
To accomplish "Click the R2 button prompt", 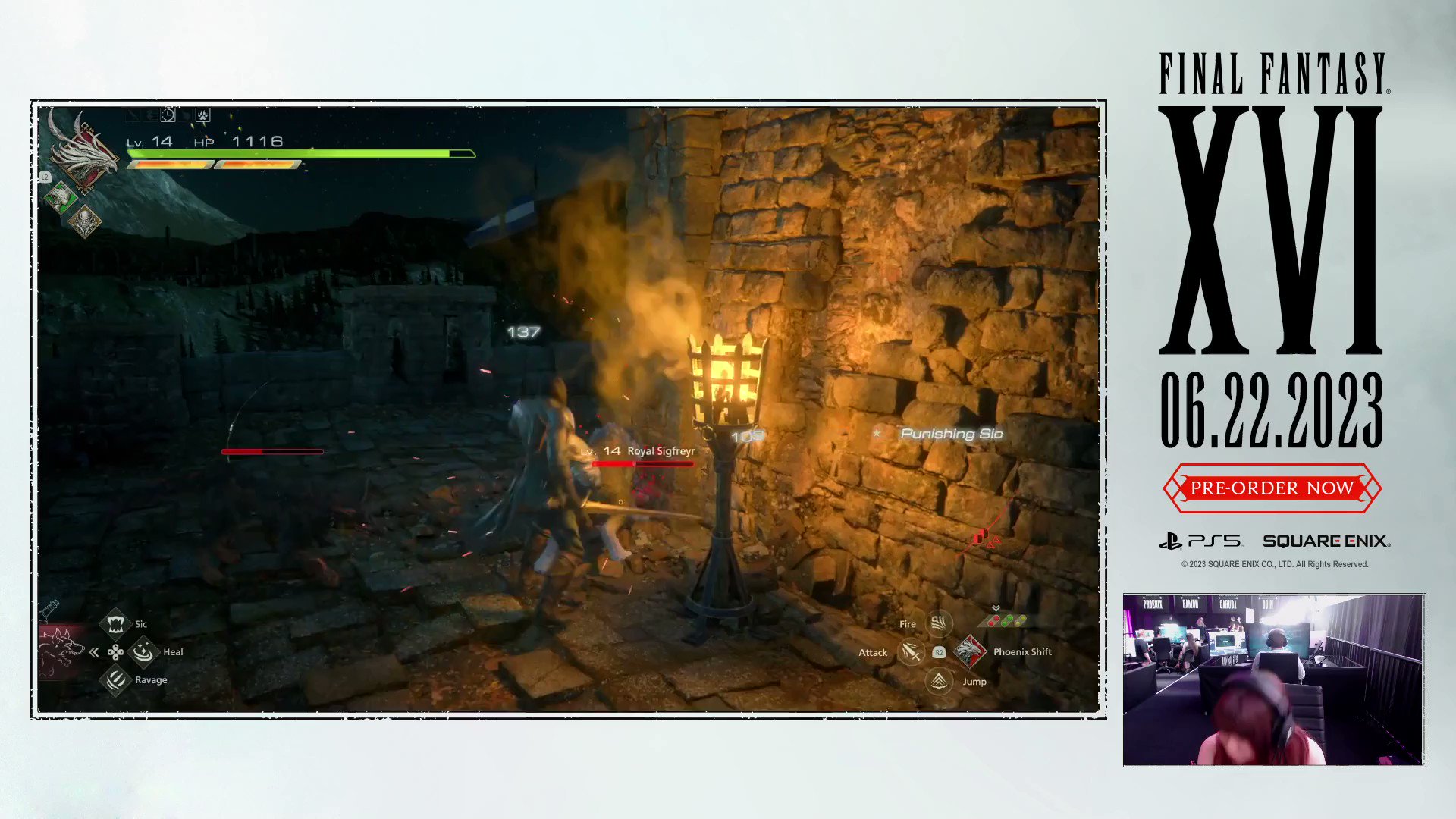I will (939, 653).
